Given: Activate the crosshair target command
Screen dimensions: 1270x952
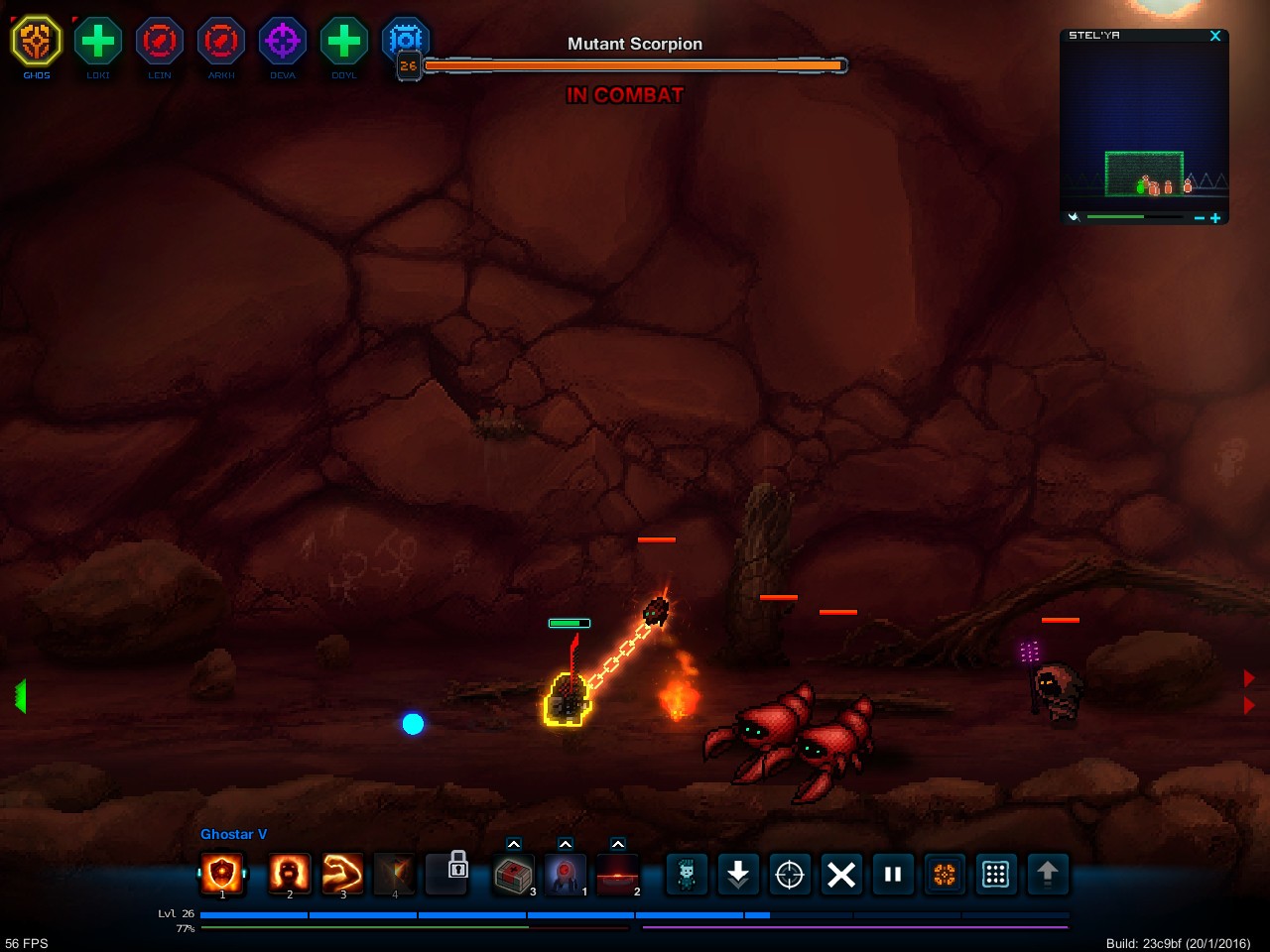Looking at the screenshot, I should pos(790,874).
